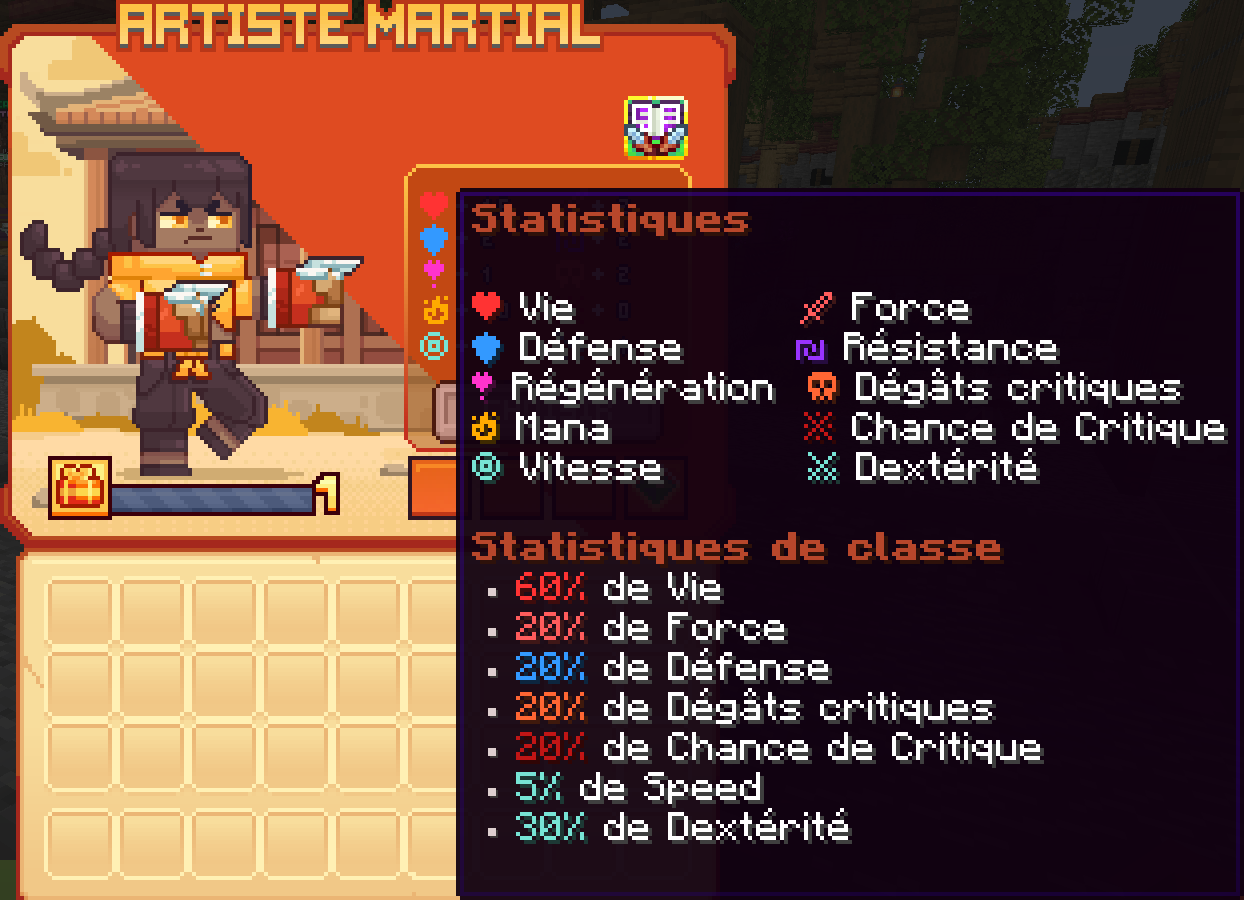Click the orange backpack icon
Image resolution: width=1244 pixels, height=900 pixels.
coord(80,488)
